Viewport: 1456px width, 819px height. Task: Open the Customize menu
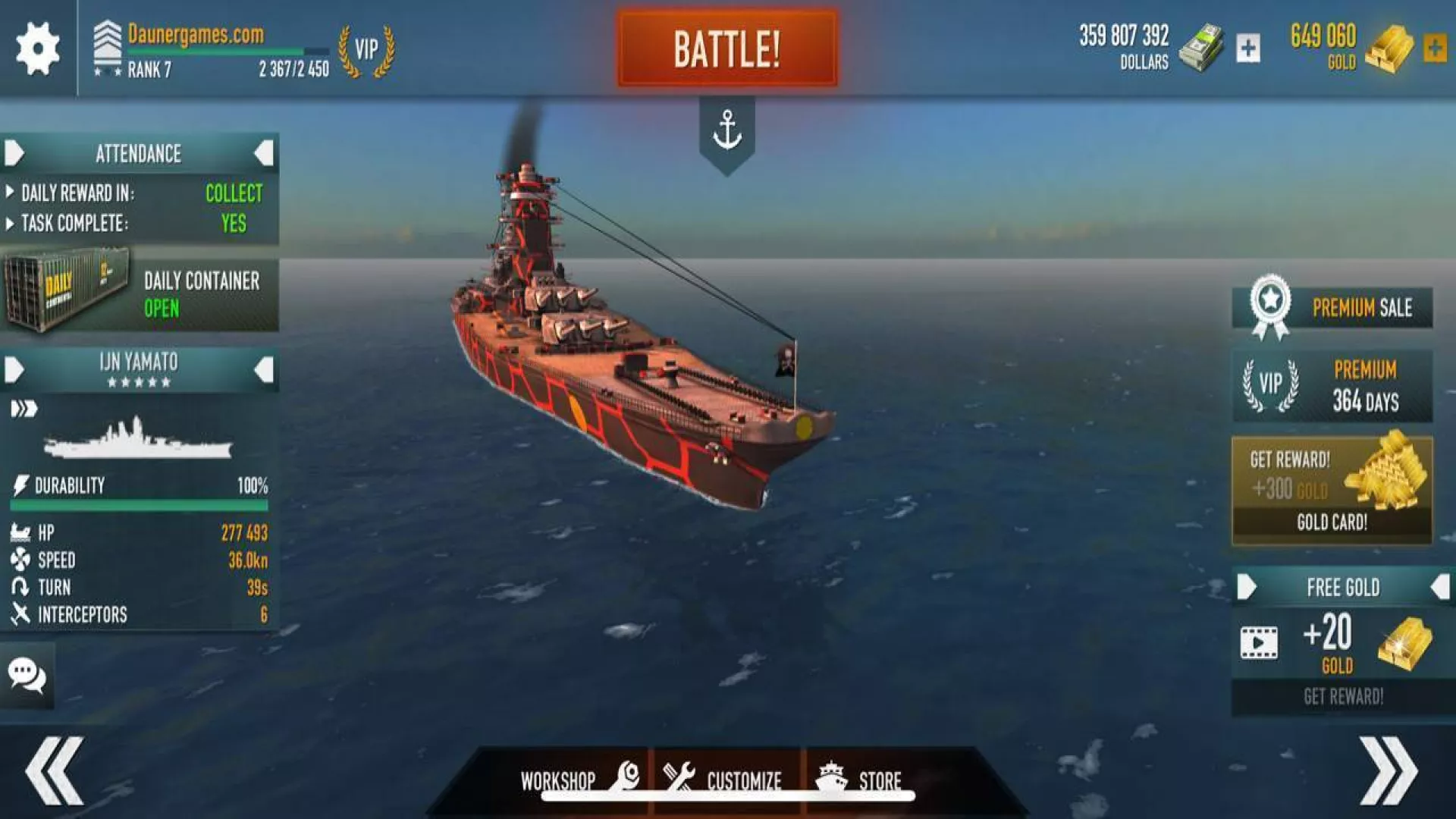point(724,779)
